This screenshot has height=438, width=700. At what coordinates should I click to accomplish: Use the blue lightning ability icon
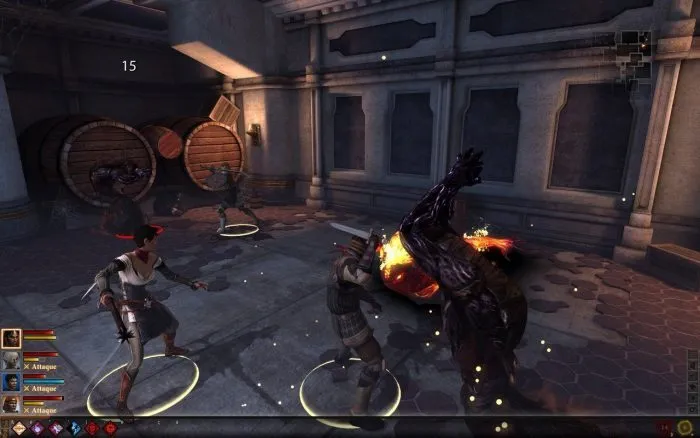coord(75,429)
